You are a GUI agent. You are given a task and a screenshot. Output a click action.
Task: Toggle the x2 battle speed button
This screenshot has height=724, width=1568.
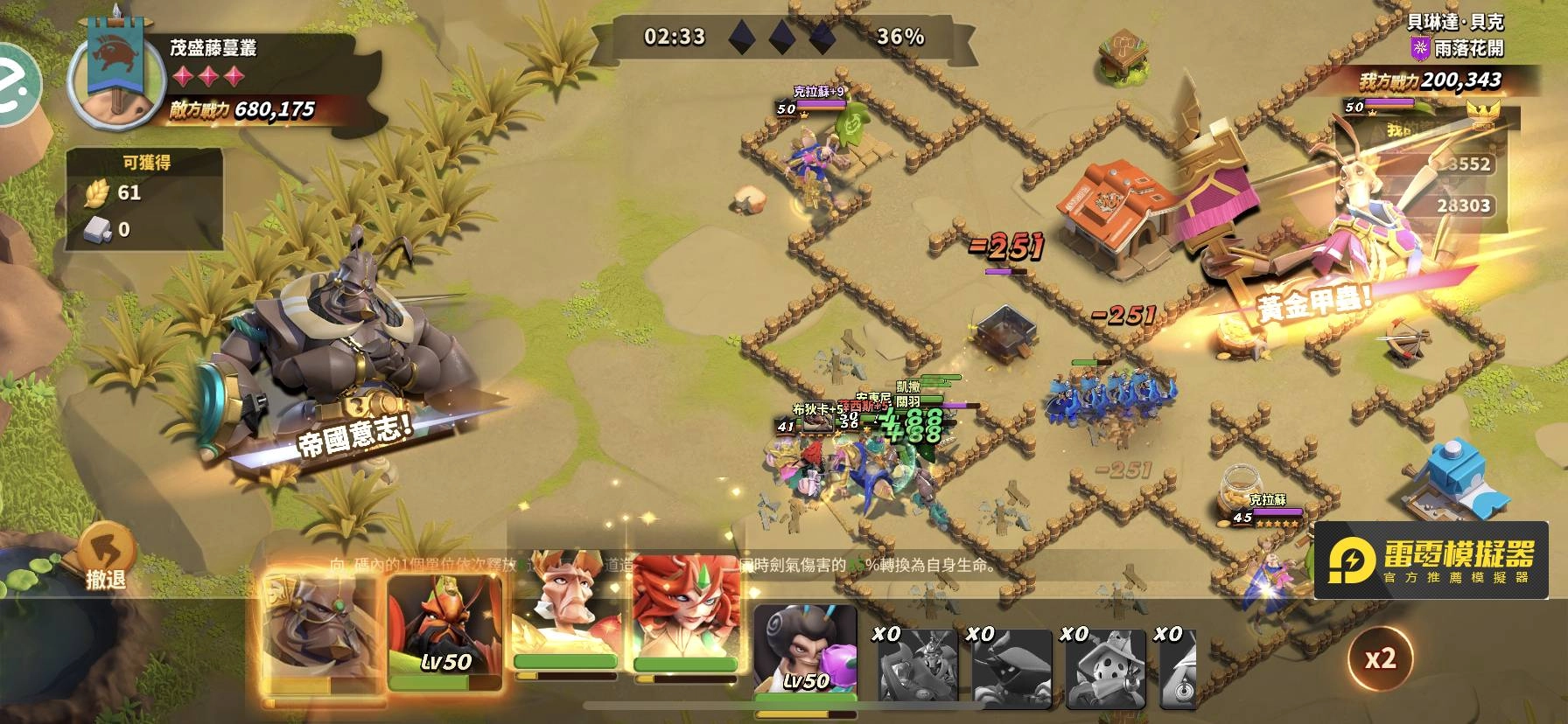1380,658
